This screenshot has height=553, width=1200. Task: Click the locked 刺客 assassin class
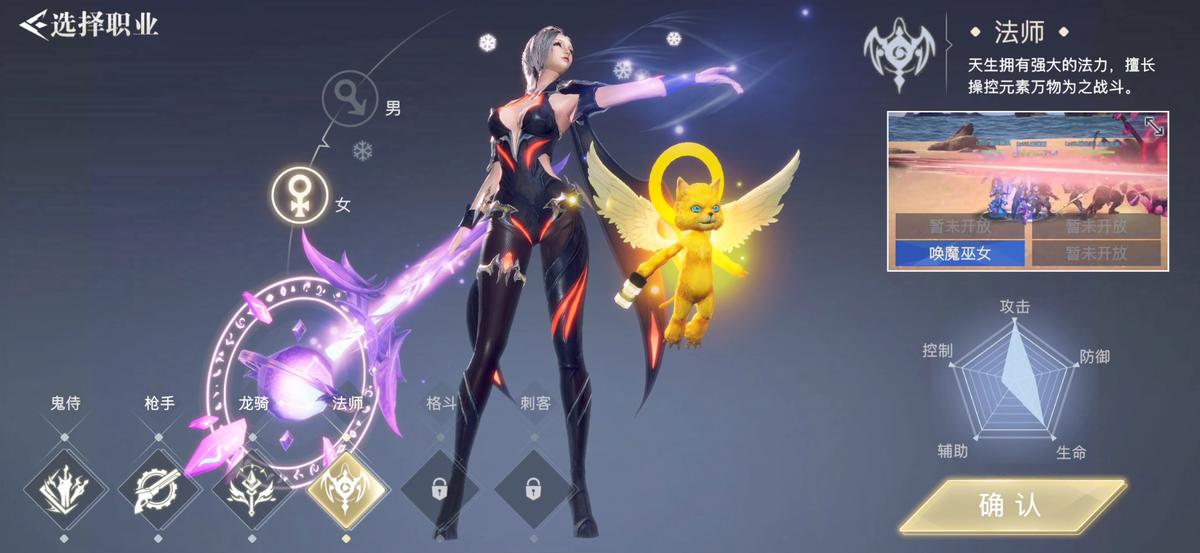[533, 489]
